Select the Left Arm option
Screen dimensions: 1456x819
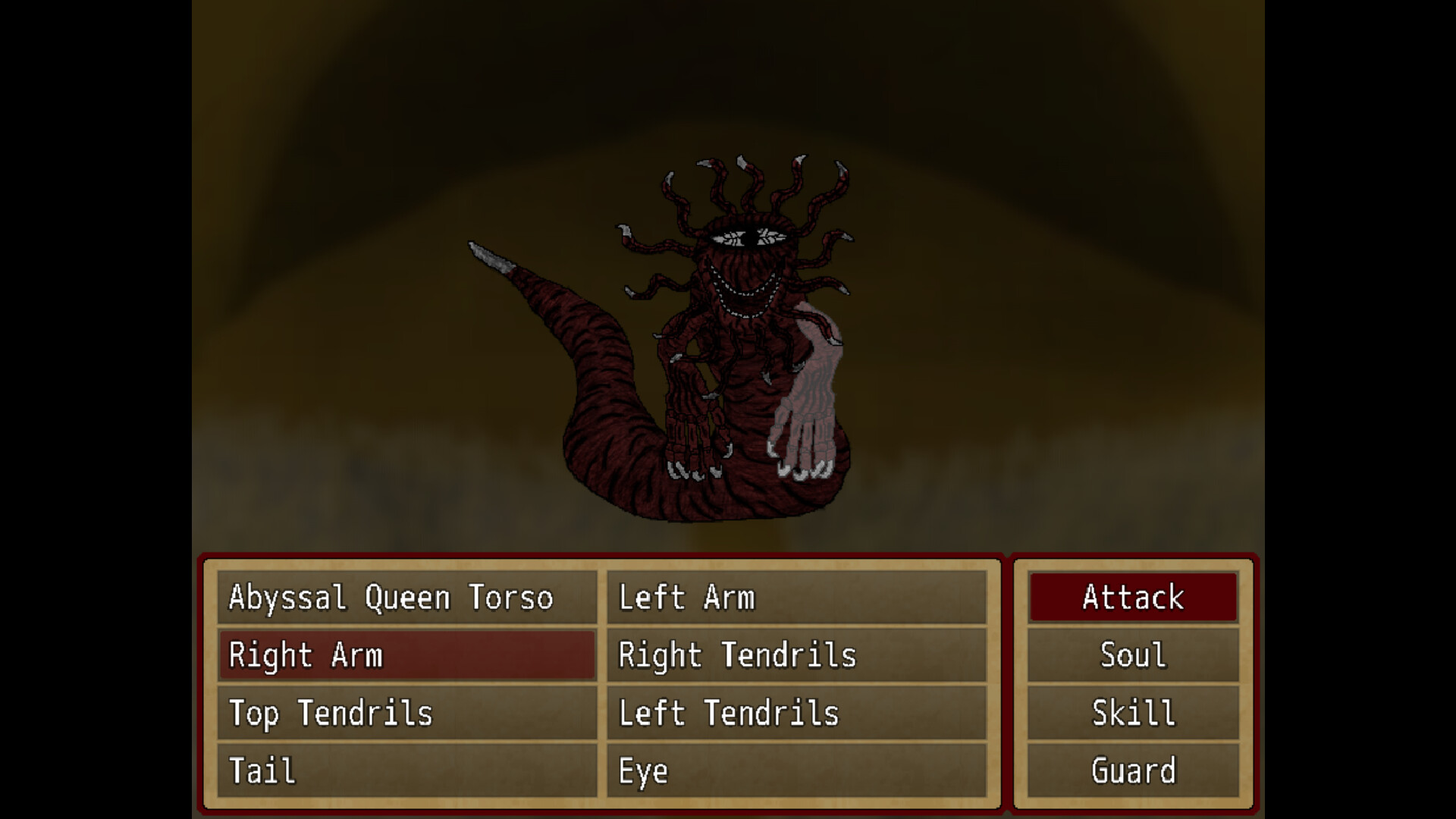796,597
